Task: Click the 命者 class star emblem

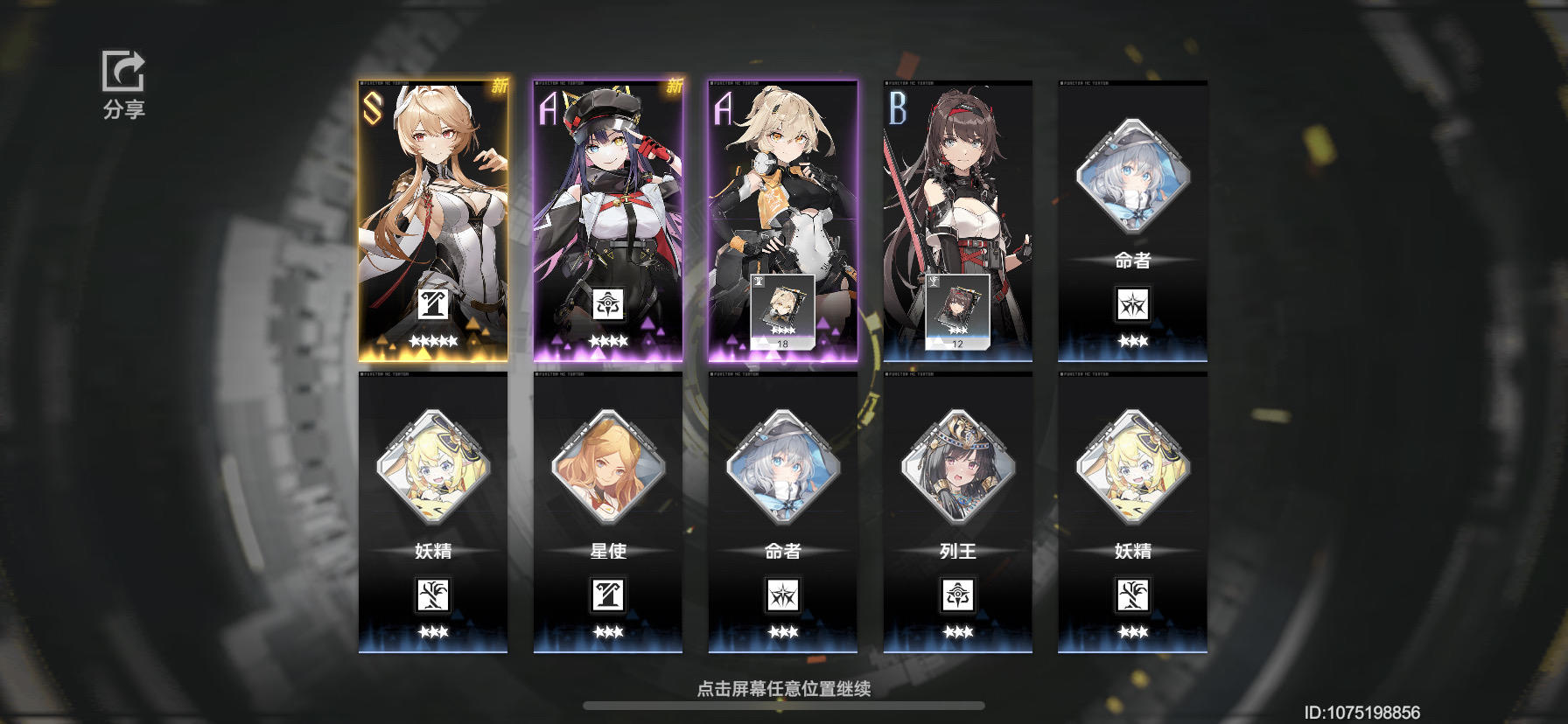Action: point(1133,303)
